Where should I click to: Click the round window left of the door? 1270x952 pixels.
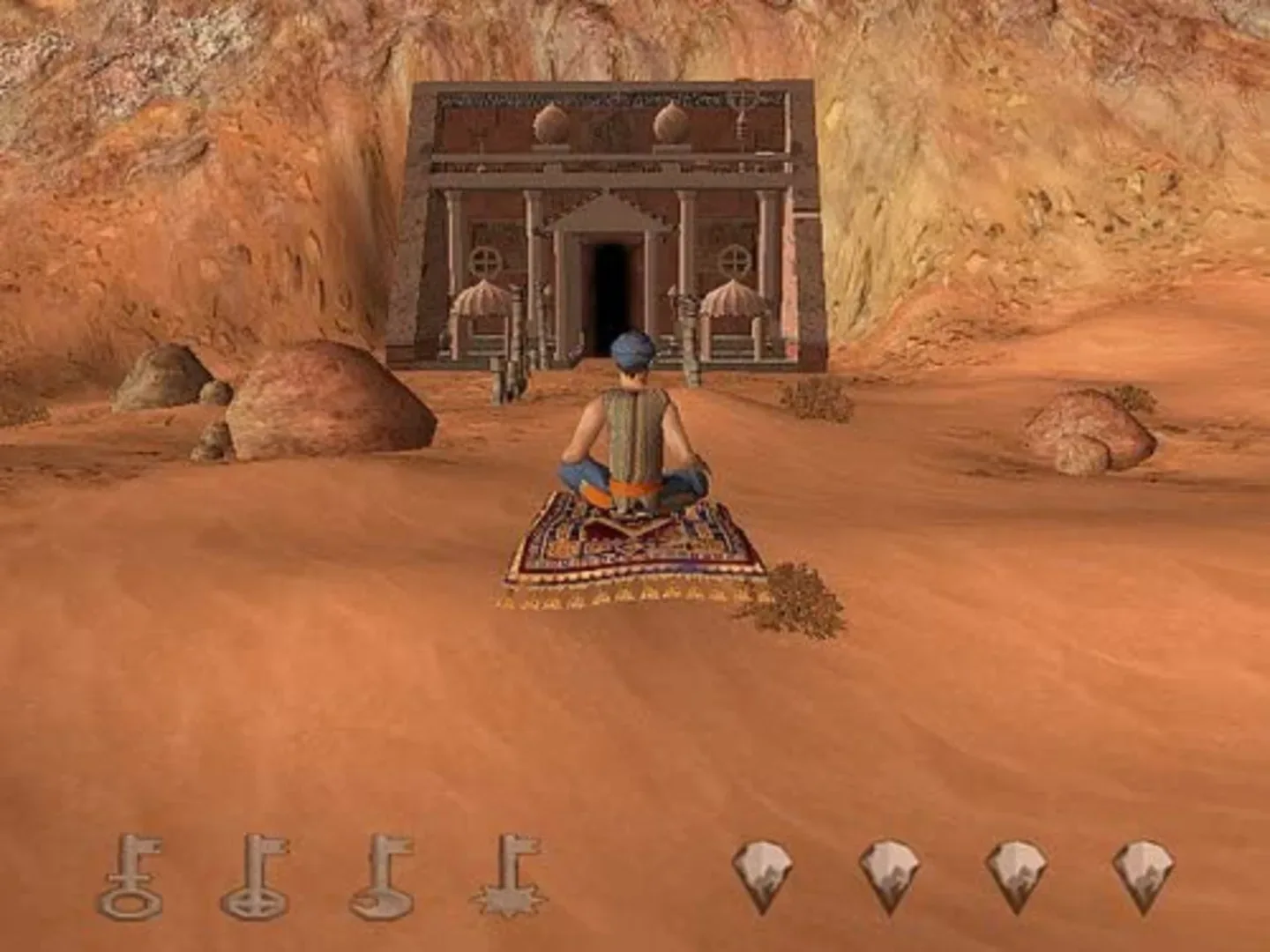click(484, 260)
